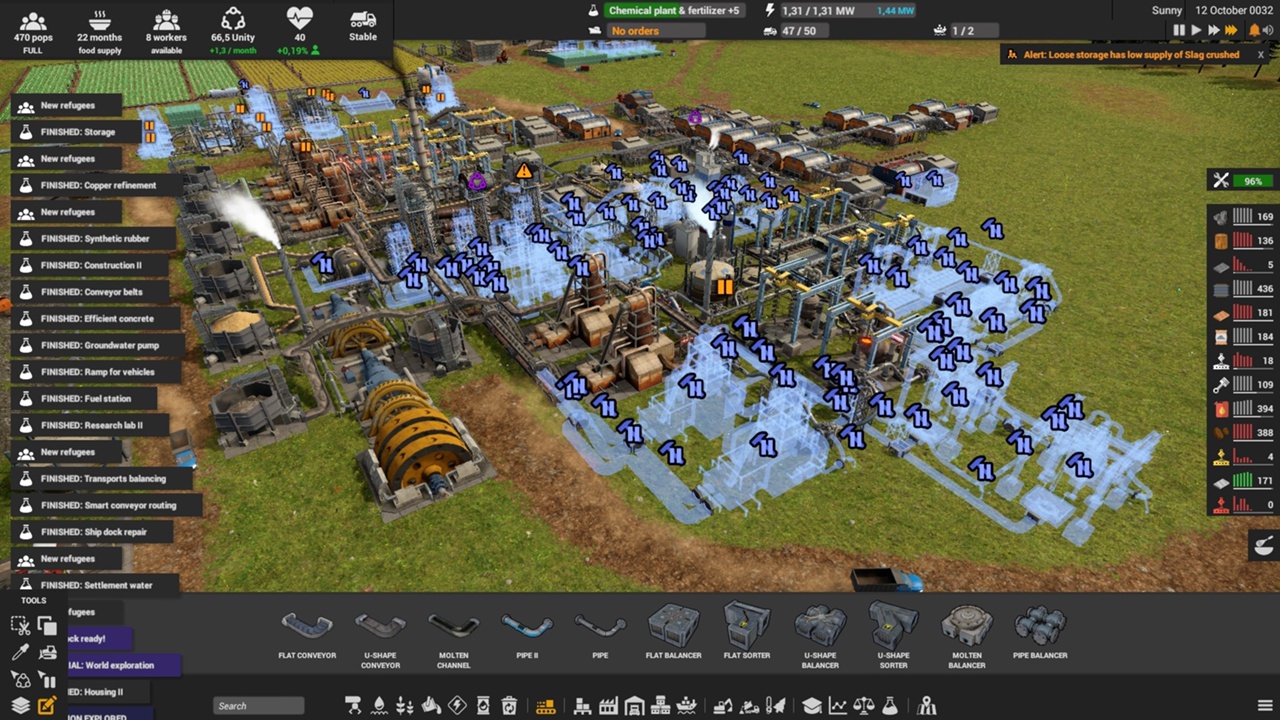The width and height of the screenshot is (1280, 720).
Task: Open the statistics line chart panel
Action: 837,706
